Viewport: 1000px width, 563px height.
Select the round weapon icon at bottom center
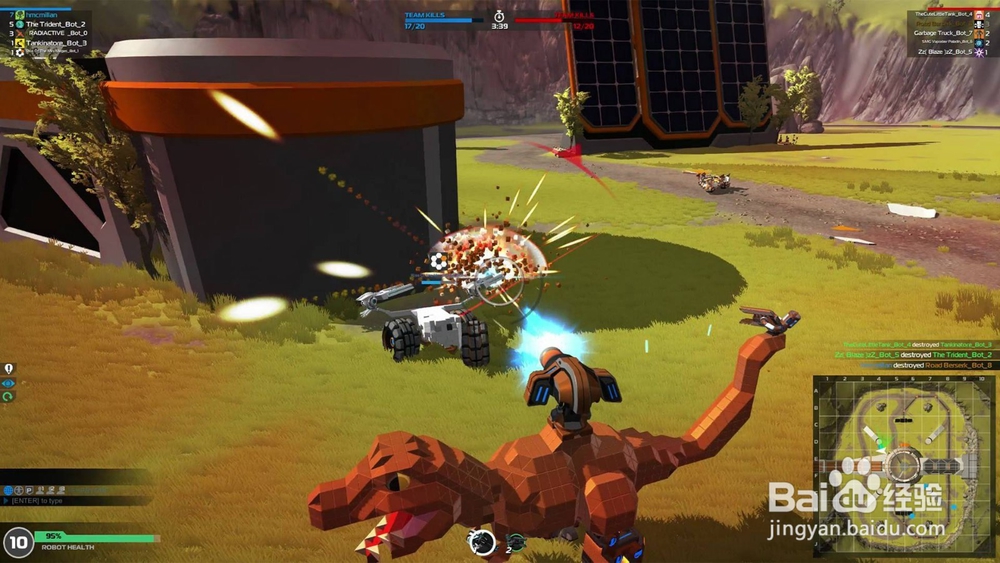[482, 541]
